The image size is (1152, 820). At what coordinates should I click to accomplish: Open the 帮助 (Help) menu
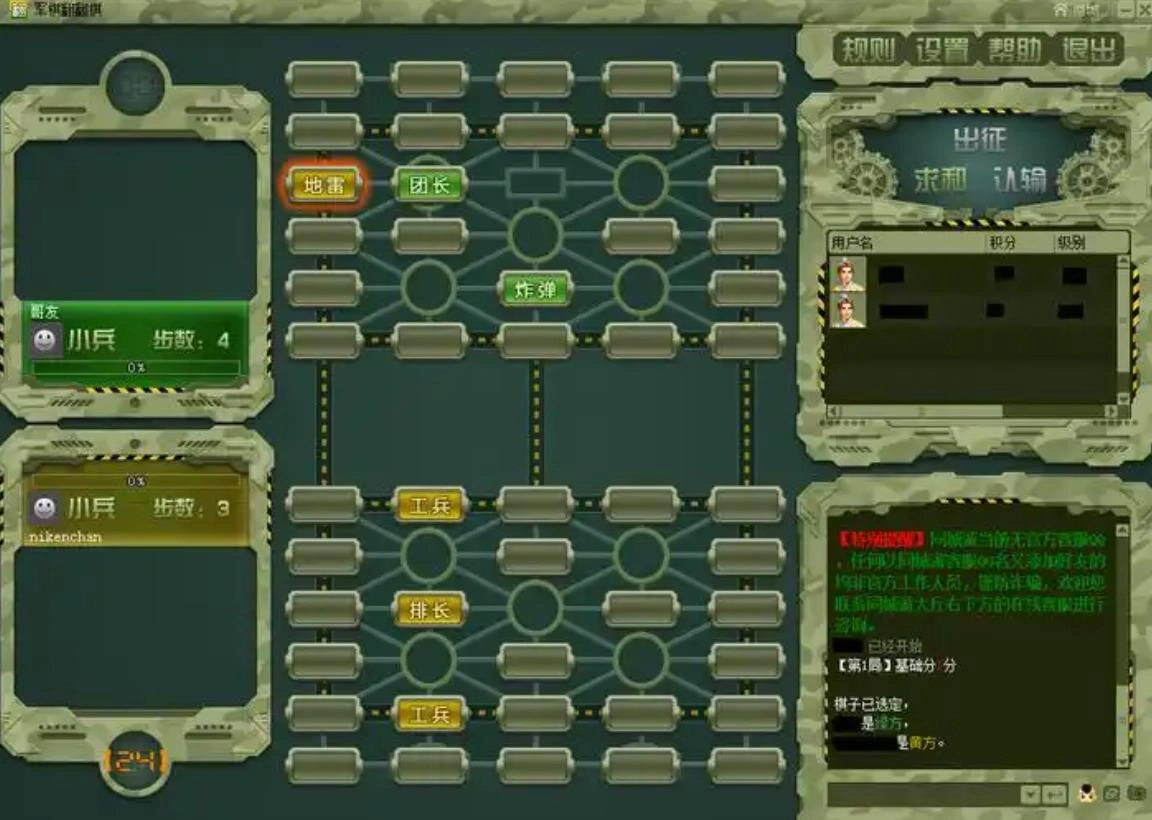(x=1016, y=50)
